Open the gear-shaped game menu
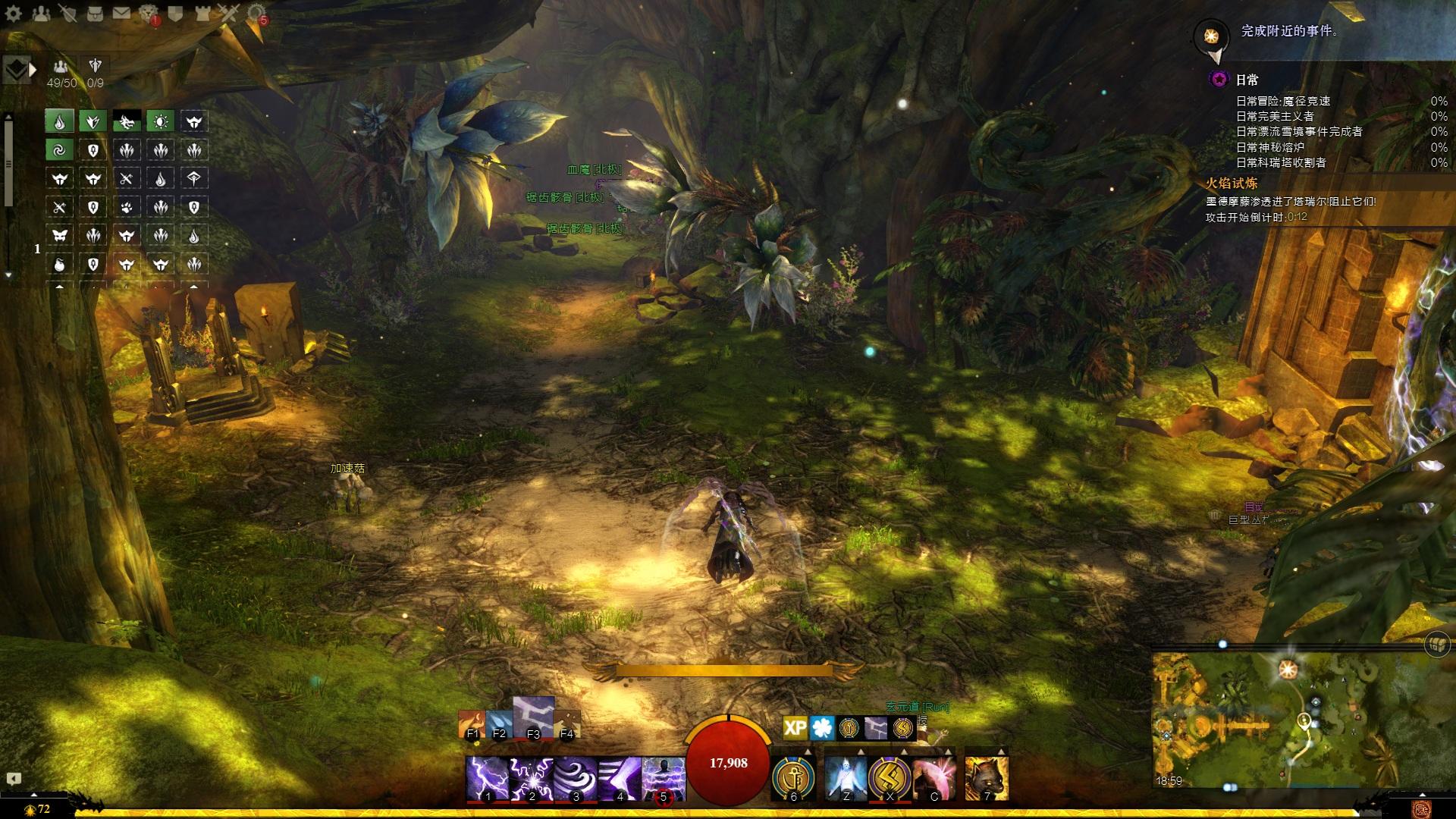This screenshot has width=1456, height=819. coord(12,13)
